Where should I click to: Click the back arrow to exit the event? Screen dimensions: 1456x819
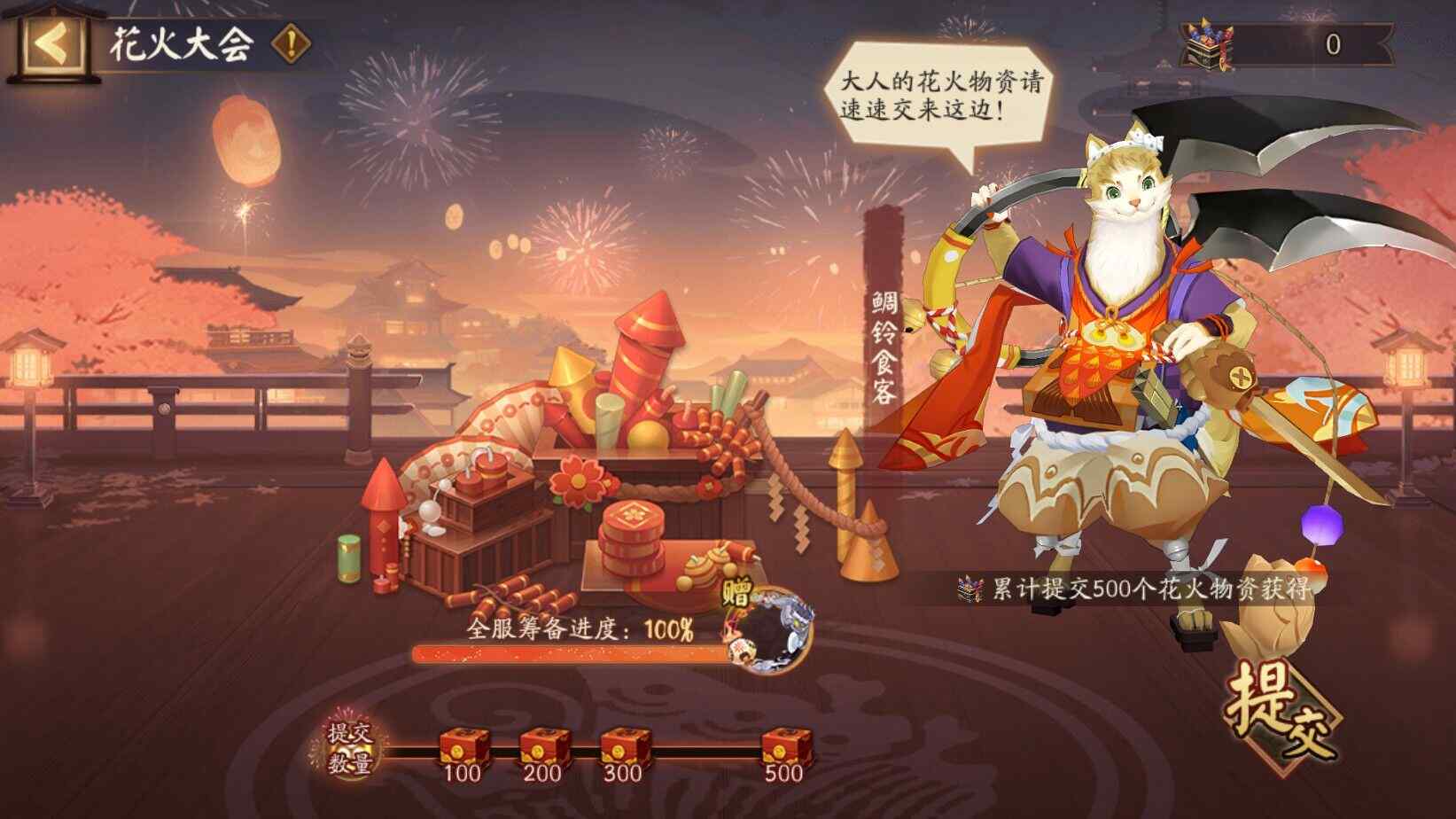coord(51,43)
